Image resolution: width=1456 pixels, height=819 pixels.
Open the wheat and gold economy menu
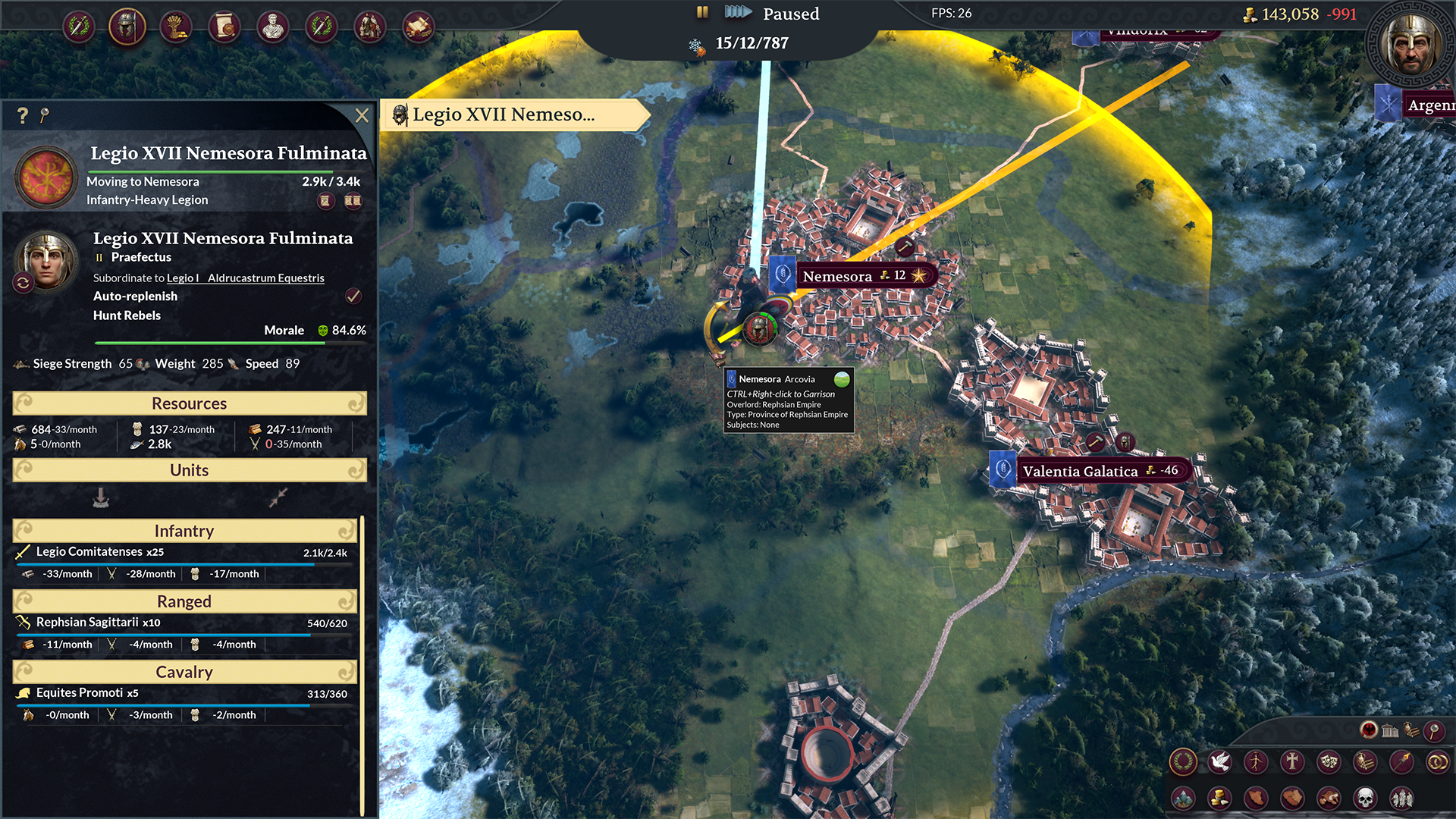176,27
